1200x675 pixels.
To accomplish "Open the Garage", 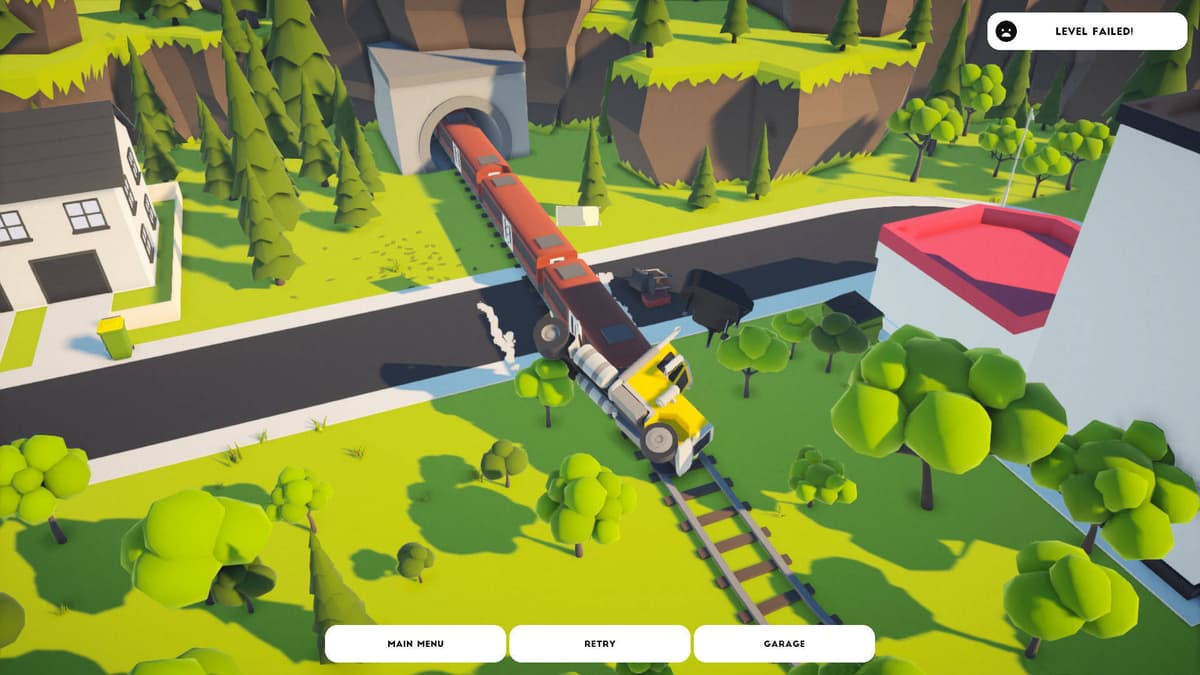I will coord(784,643).
